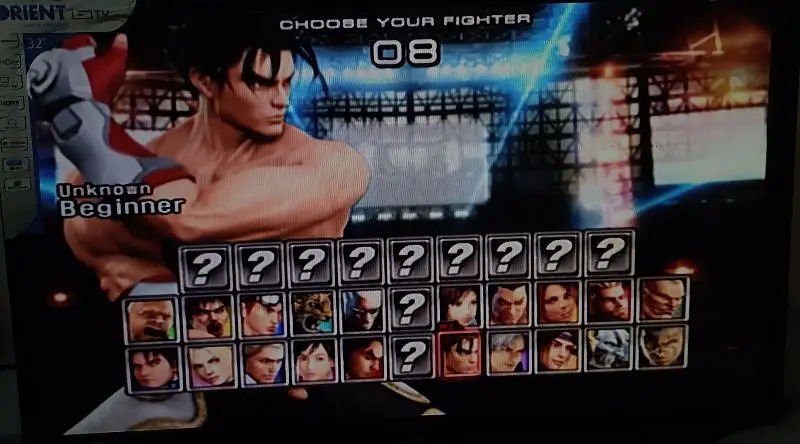Pick the bald shouting Marduk portrait
The height and width of the screenshot is (444, 800).
tap(151, 316)
